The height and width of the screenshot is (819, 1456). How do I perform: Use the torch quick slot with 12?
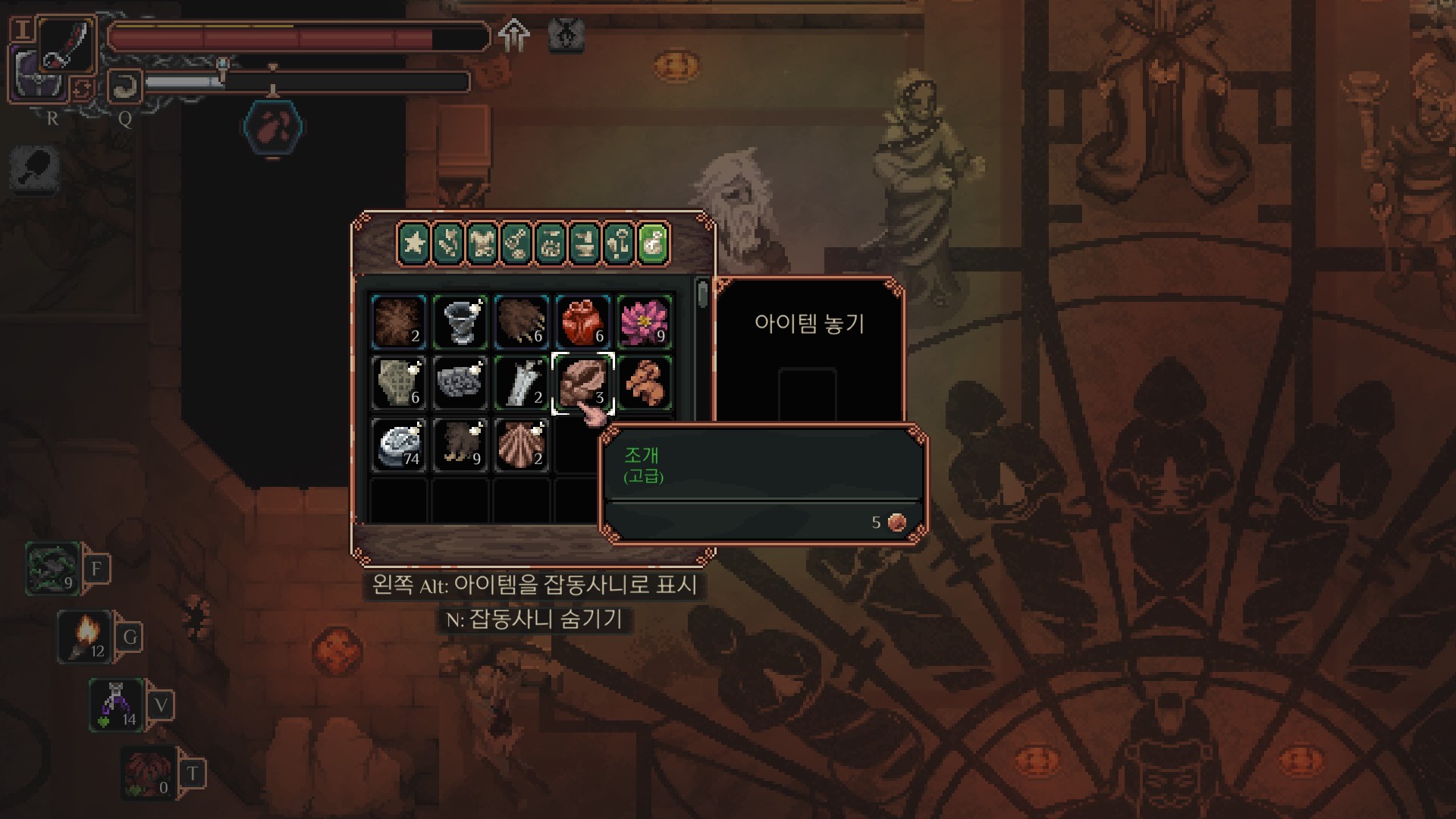coord(86,637)
